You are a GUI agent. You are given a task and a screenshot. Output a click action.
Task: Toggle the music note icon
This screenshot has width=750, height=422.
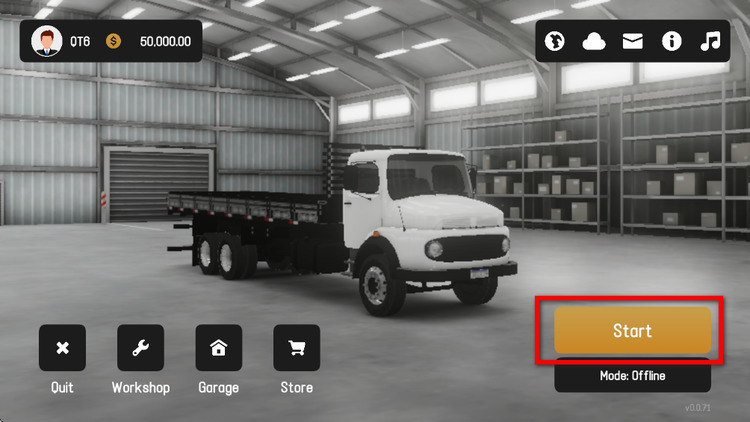(710, 41)
